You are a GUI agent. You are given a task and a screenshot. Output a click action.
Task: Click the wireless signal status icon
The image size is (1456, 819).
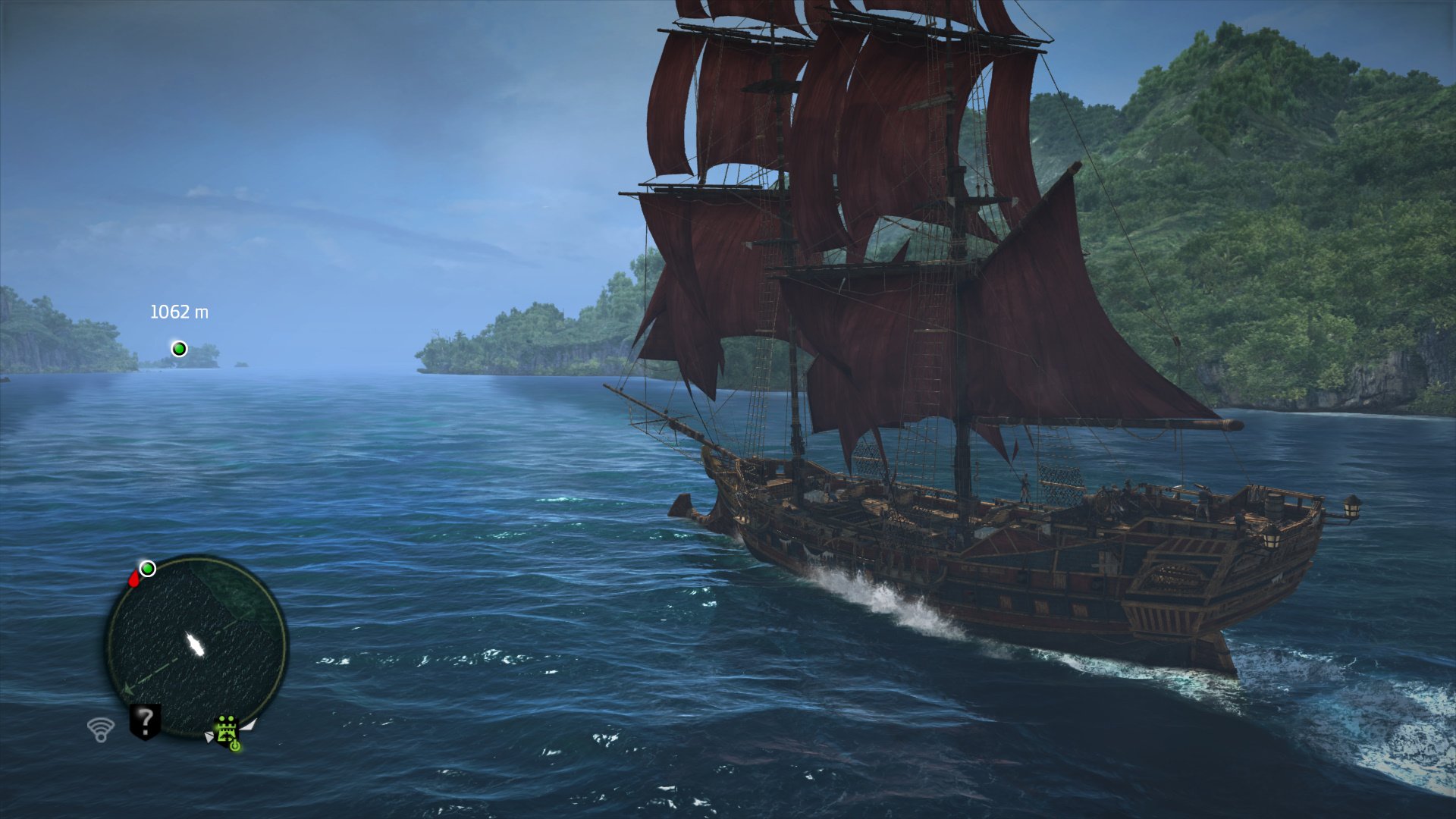pyautogui.click(x=100, y=730)
